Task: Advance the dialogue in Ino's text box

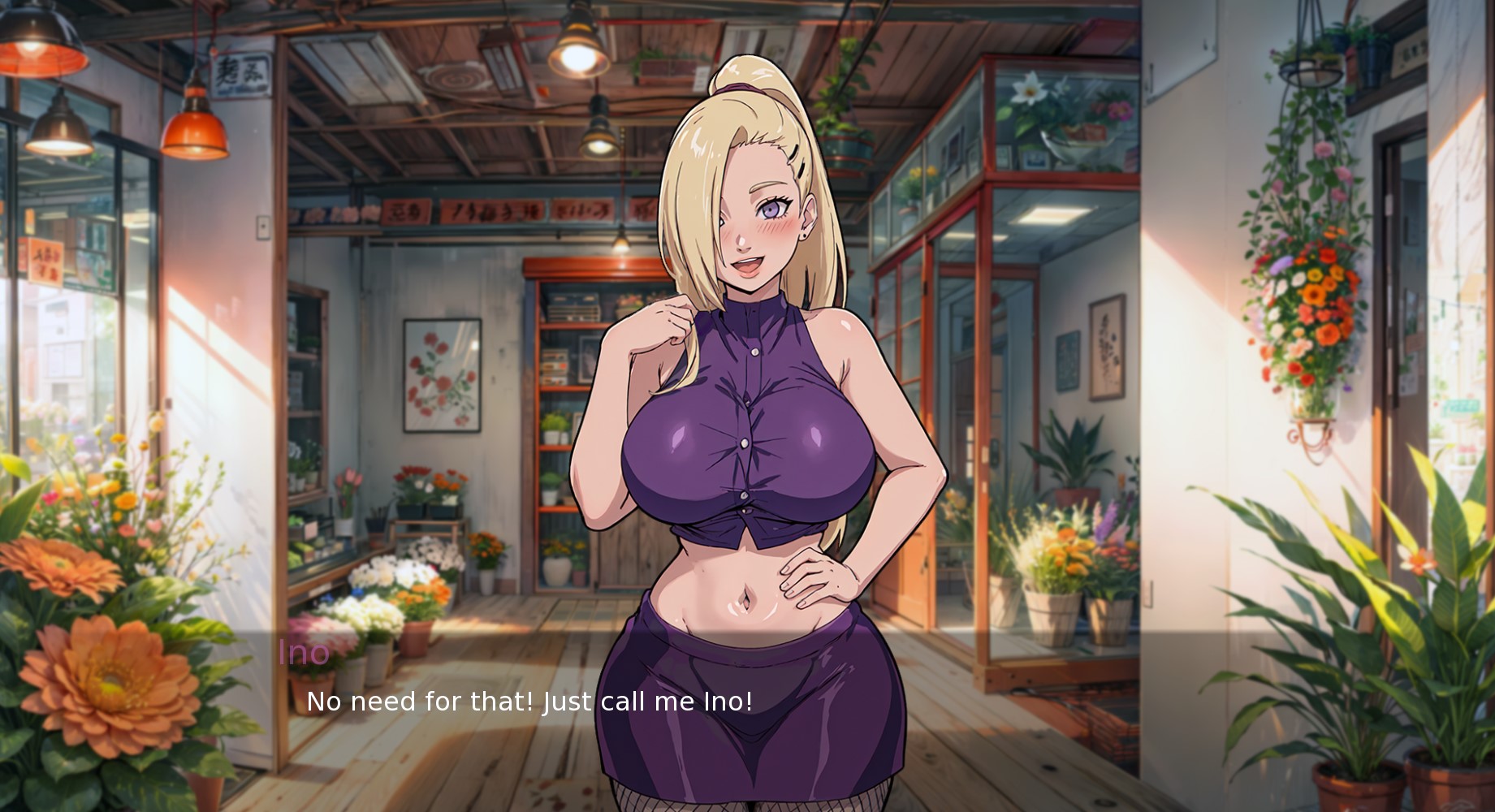Action: [x=529, y=702]
